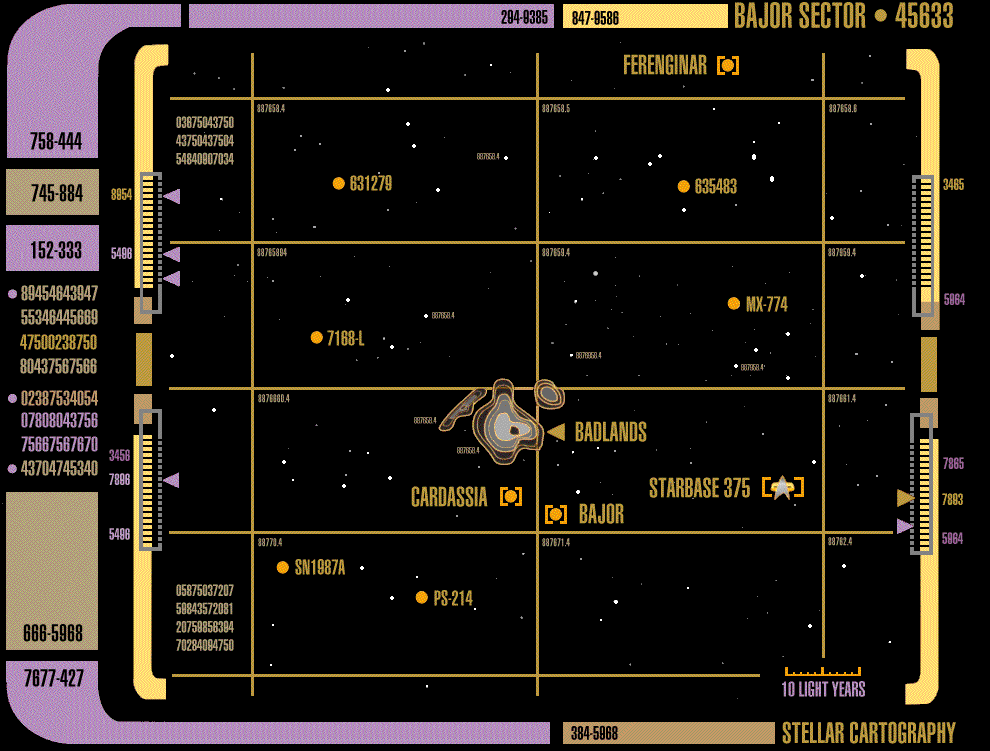Select star marker 635483
Image resolution: width=990 pixels, height=751 pixels.
[684, 186]
